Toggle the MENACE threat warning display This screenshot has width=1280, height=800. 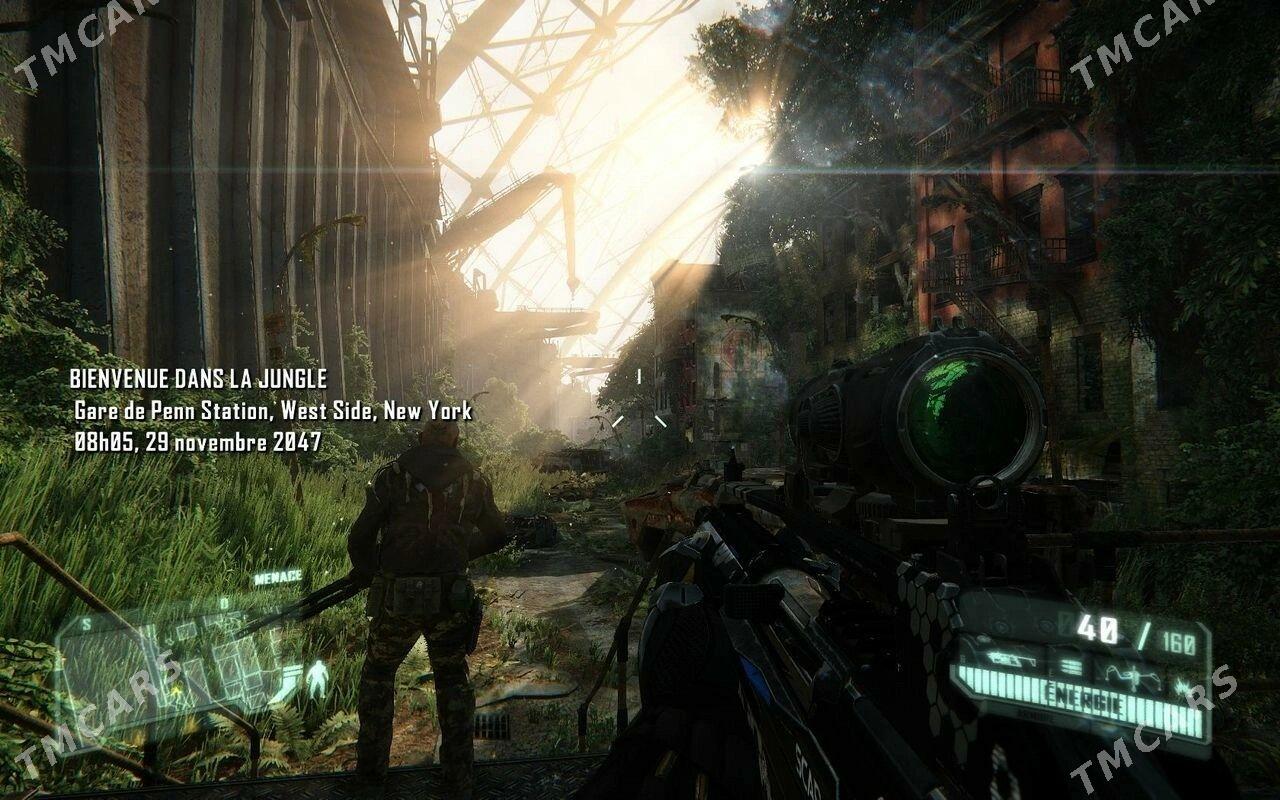click(x=278, y=577)
